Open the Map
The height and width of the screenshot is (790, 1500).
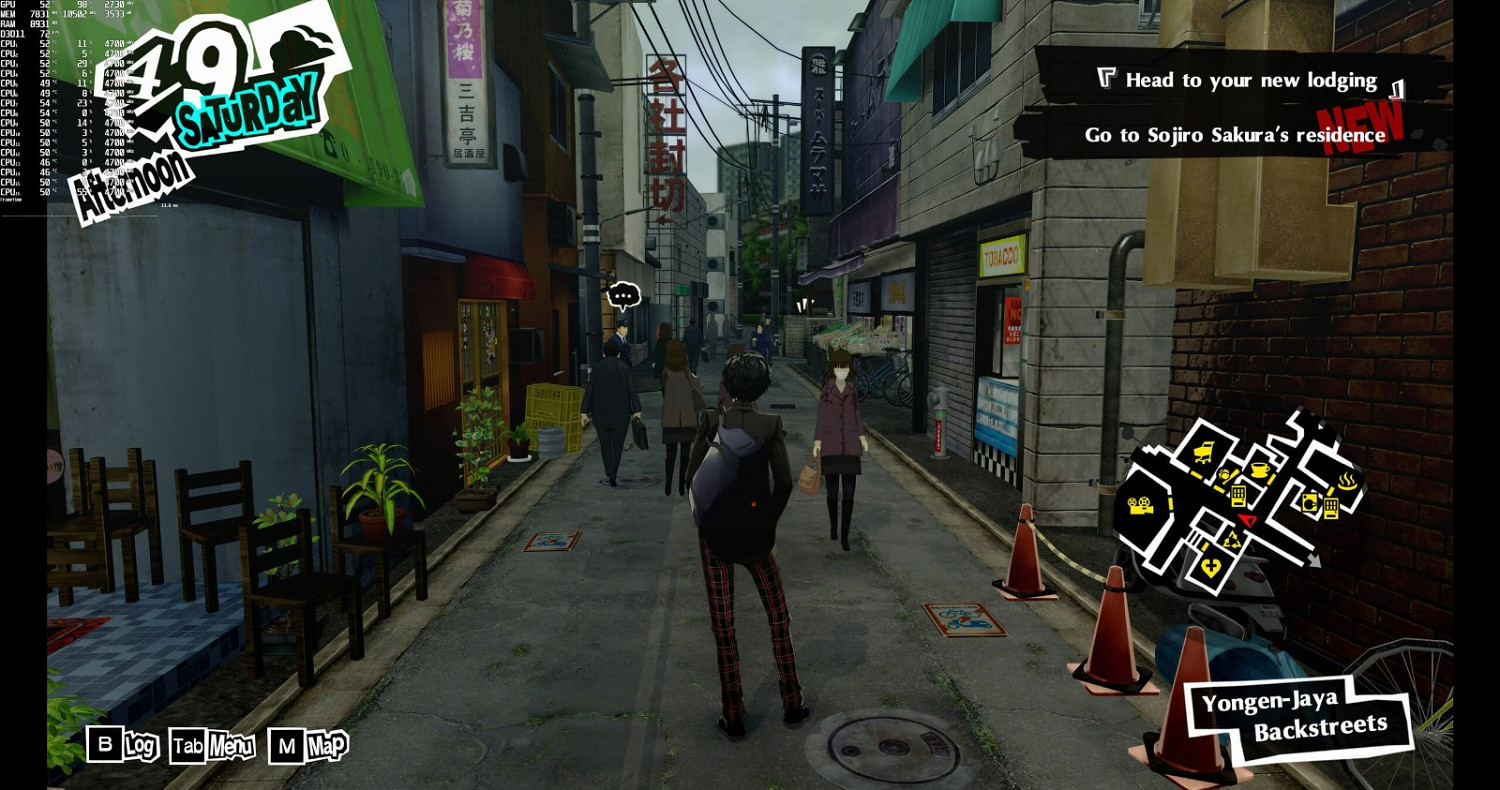click(x=308, y=746)
